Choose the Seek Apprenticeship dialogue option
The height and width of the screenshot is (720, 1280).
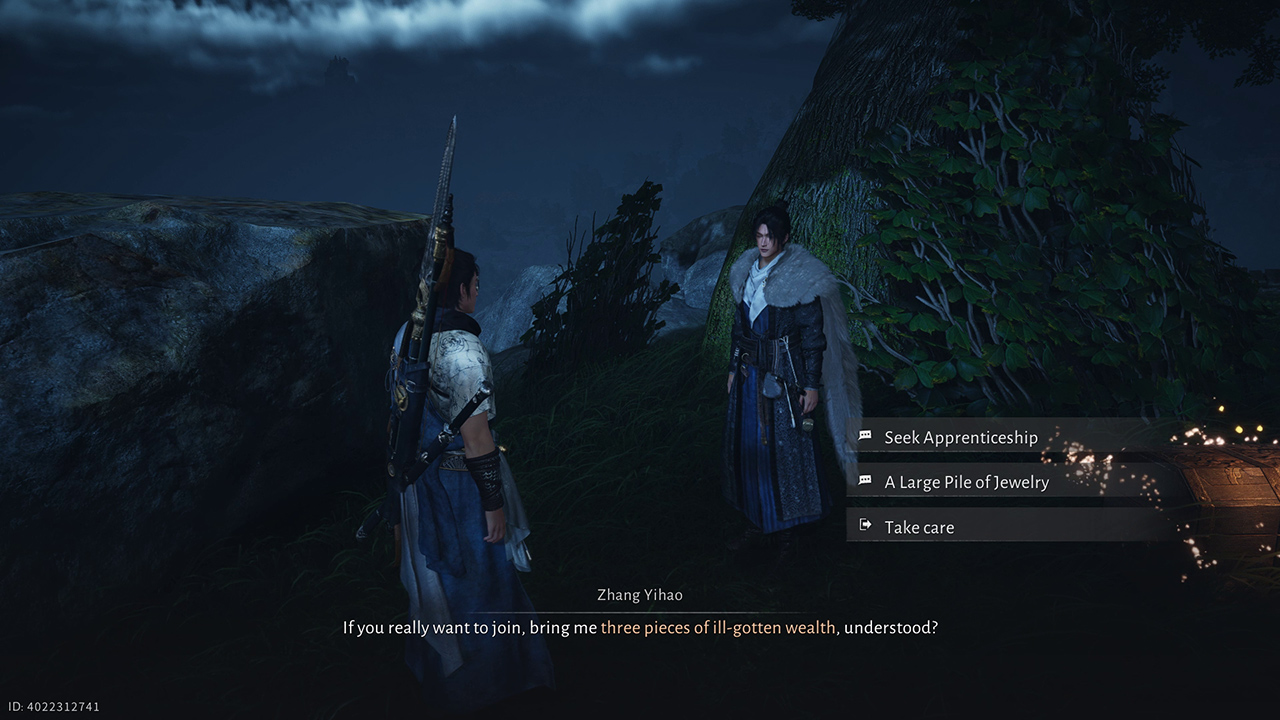(x=960, y=437)
